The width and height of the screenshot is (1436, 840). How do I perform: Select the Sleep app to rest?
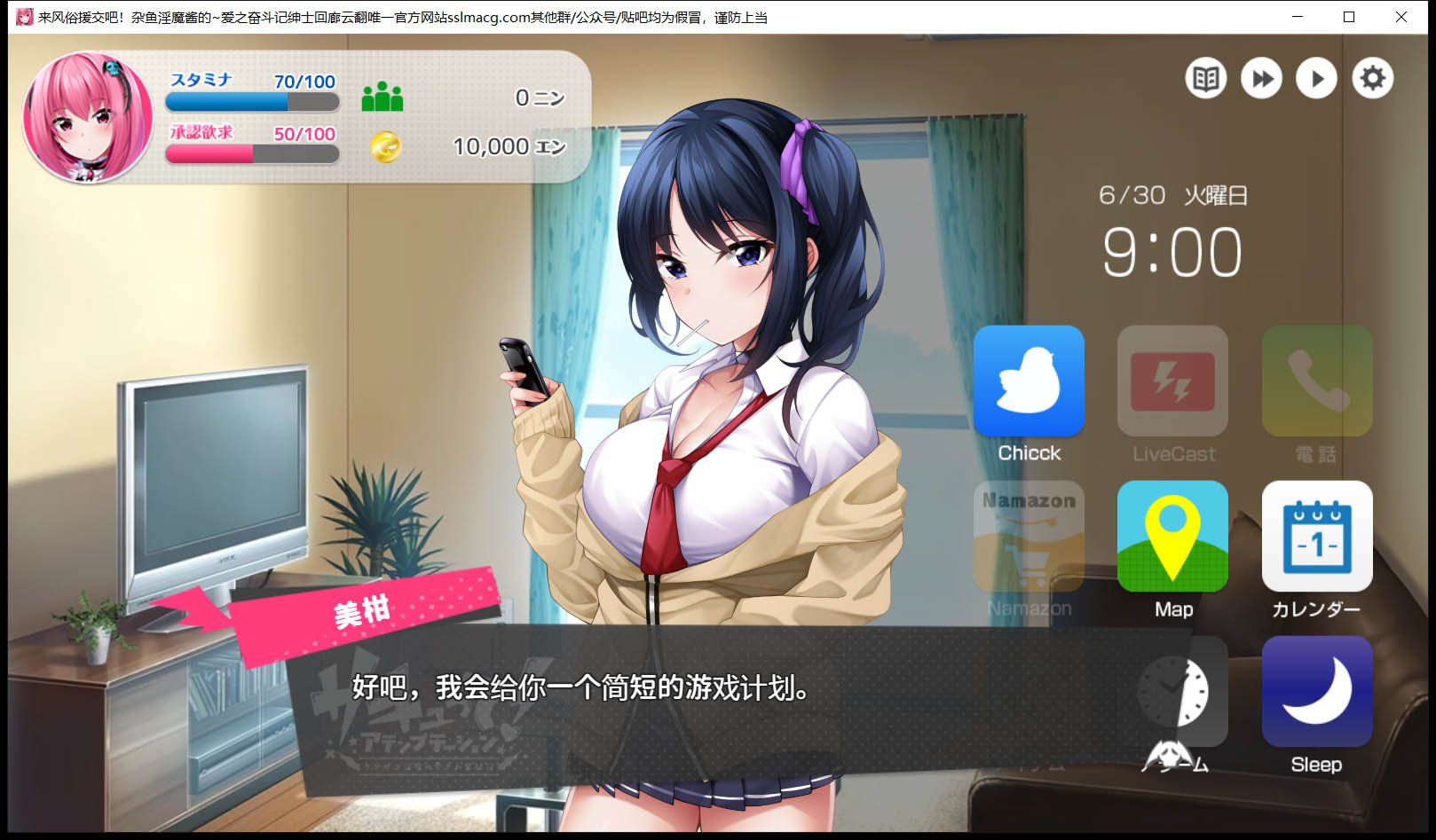(1316, 692)
